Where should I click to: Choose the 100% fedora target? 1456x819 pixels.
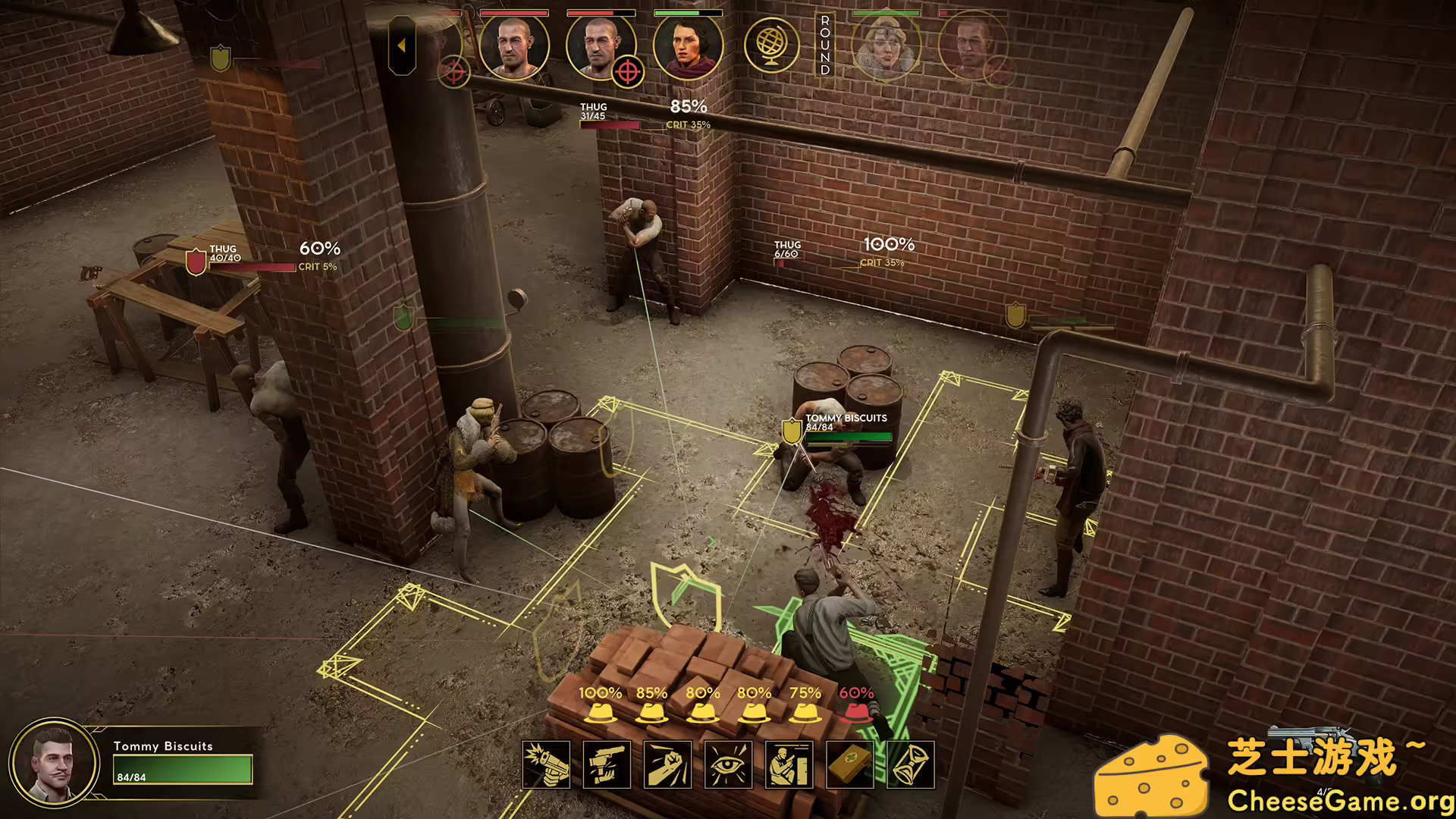[600, 712]
